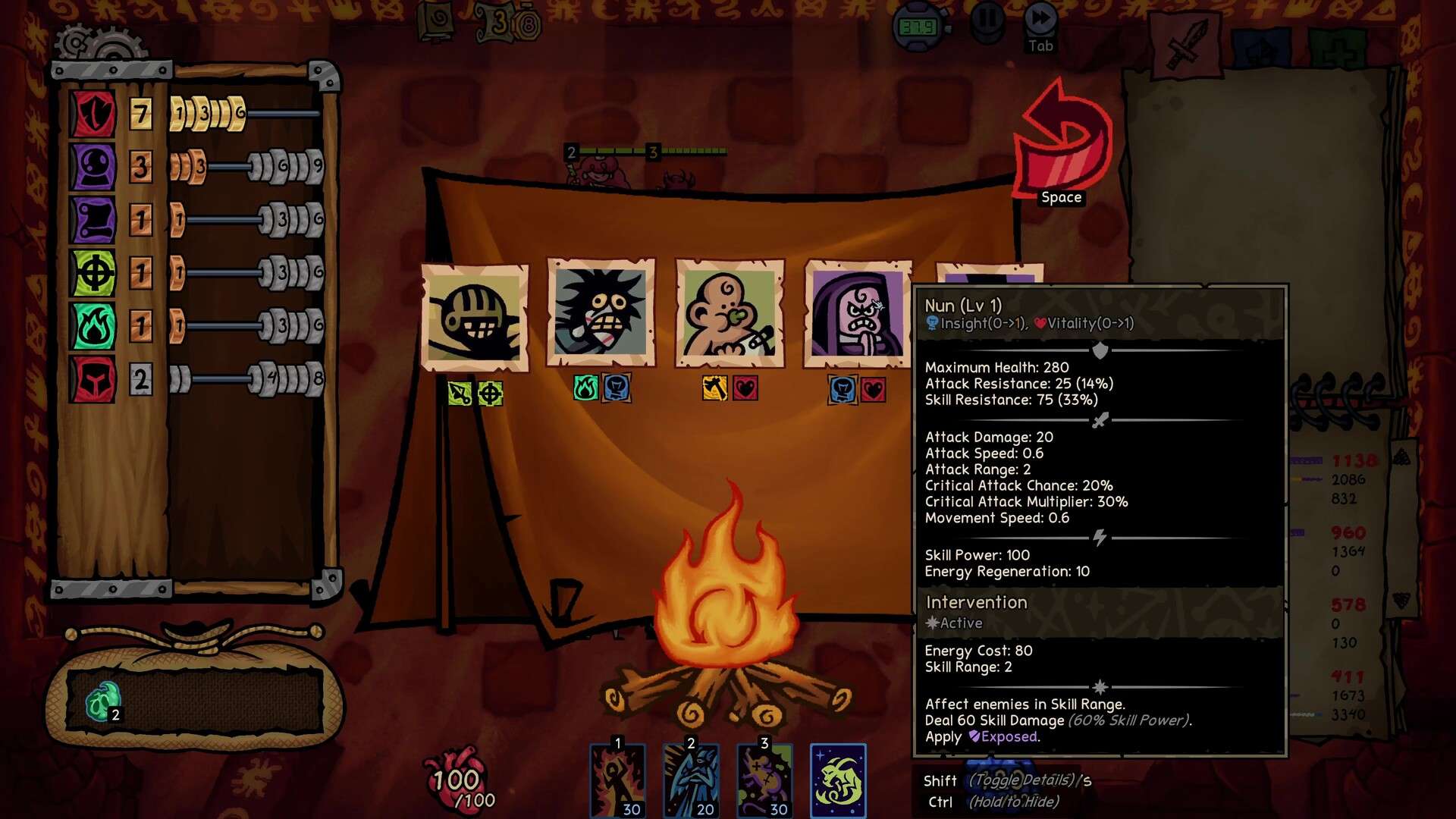This screenshot has height=819, width=1456.
Task: Click the purple scroll trait icon
Action: point(93,220)
